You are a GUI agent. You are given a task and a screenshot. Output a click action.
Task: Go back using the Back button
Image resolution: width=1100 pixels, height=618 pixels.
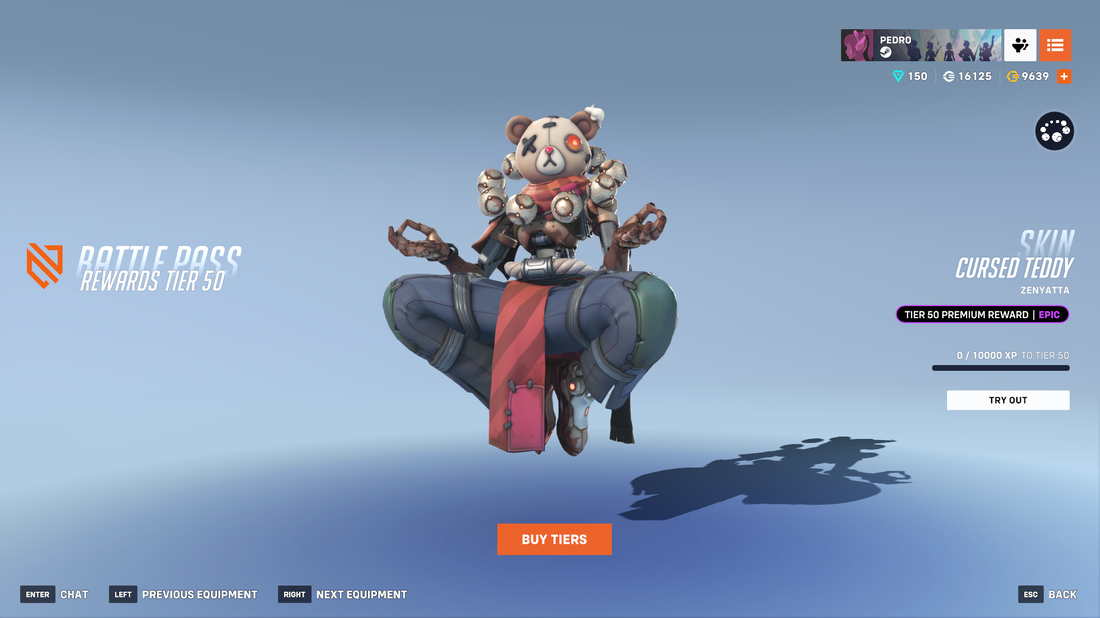tap(1048, 594)
